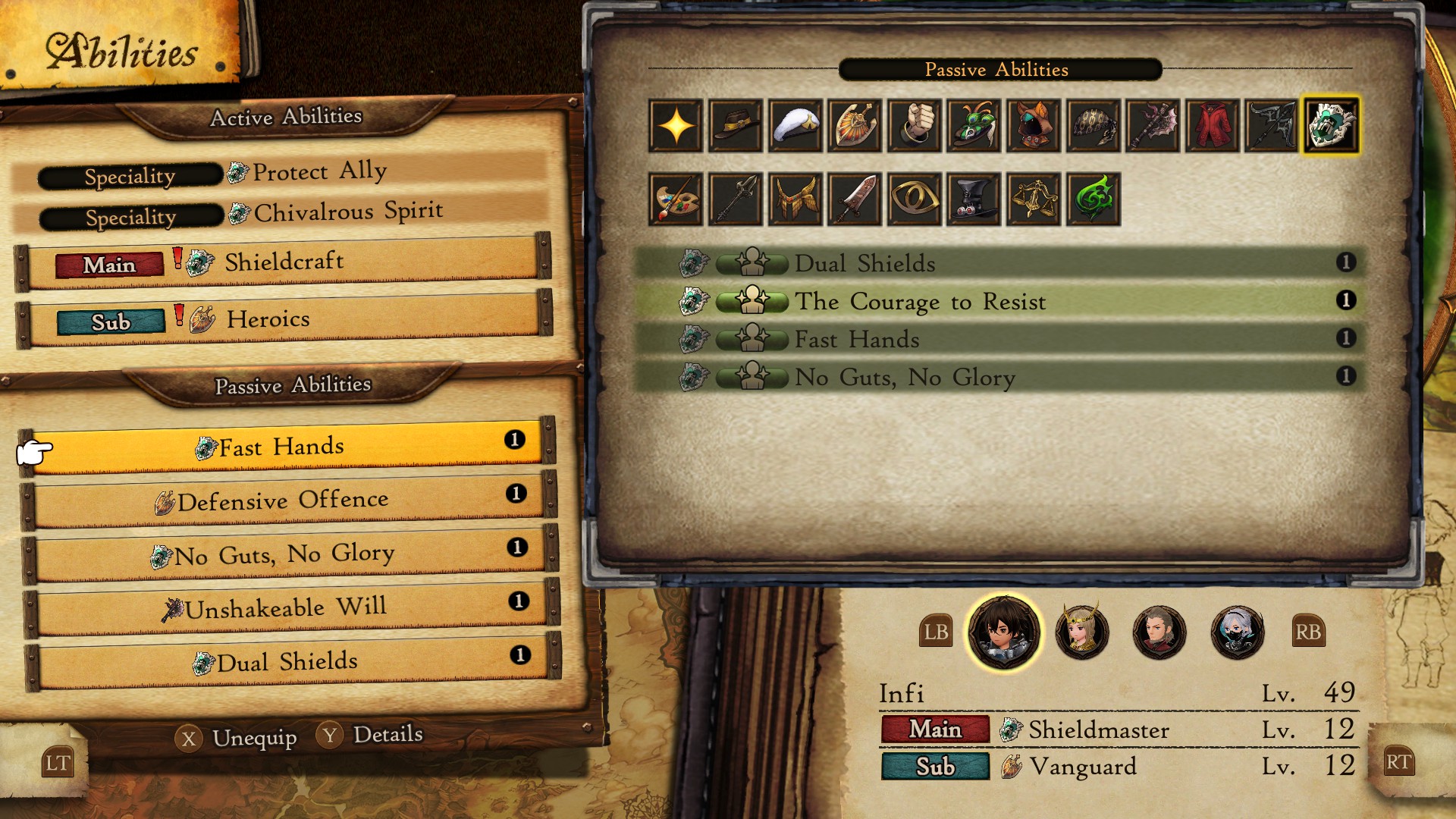
Task: Select the red coat job icon
Action: point(1213,125)
